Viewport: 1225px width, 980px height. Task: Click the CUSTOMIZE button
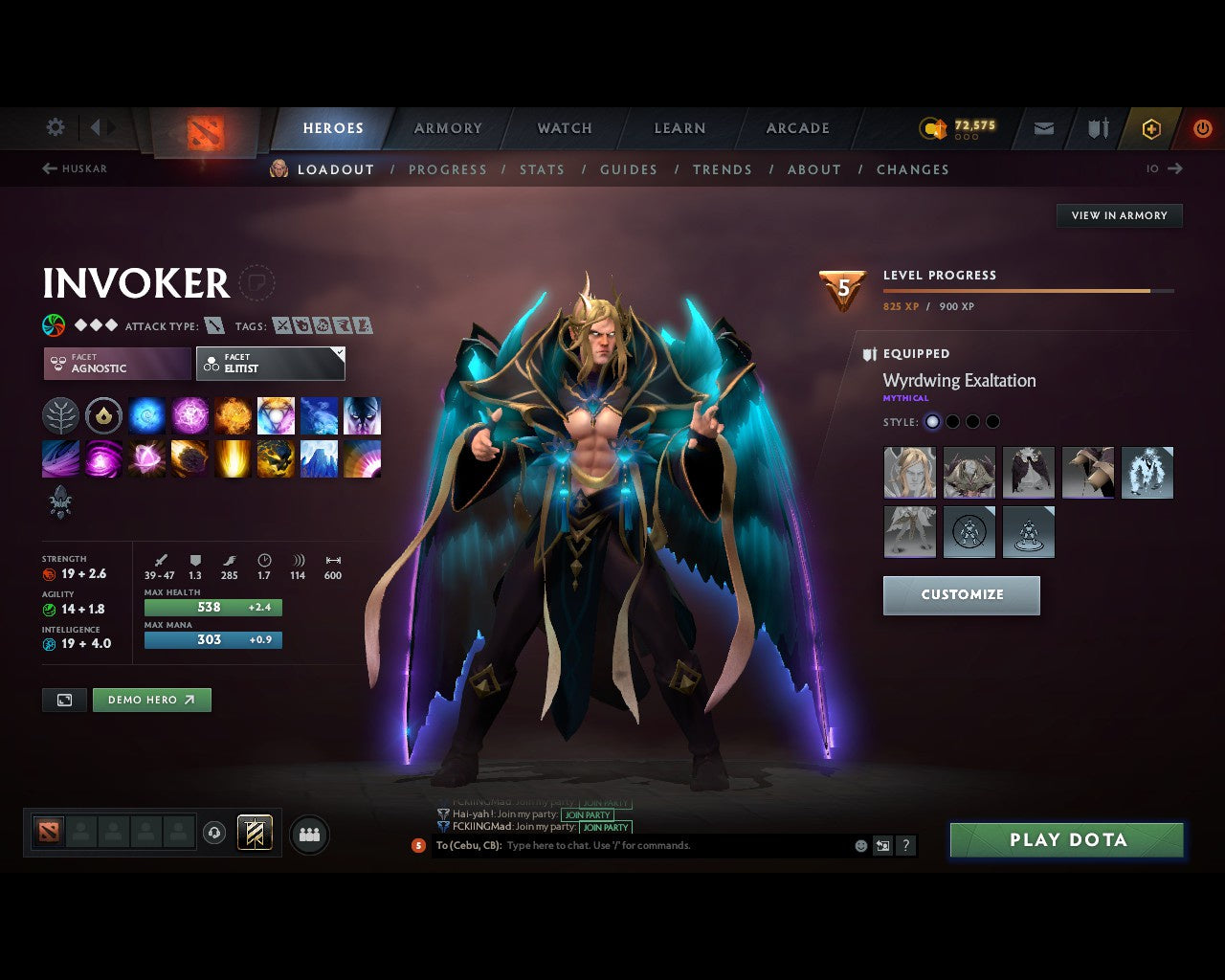point(961,594)
